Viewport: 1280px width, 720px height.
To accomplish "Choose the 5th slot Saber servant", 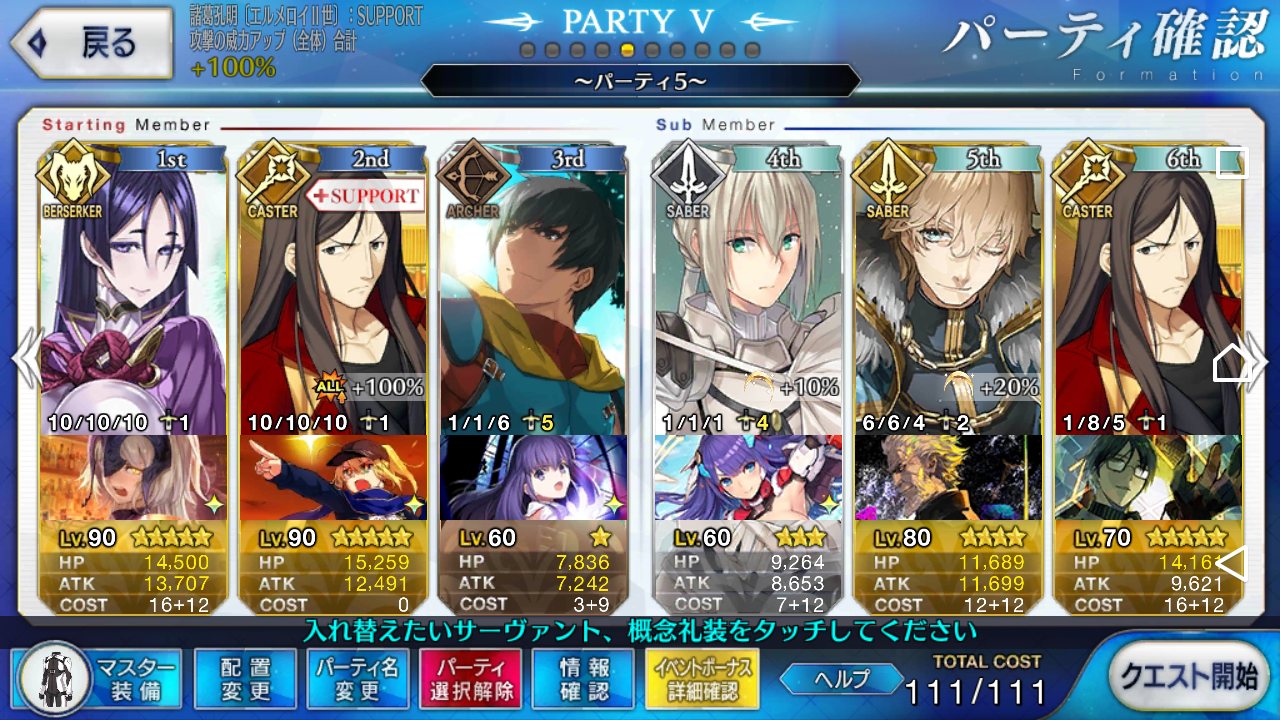I will pyautogui.click(x=947, y=290).
